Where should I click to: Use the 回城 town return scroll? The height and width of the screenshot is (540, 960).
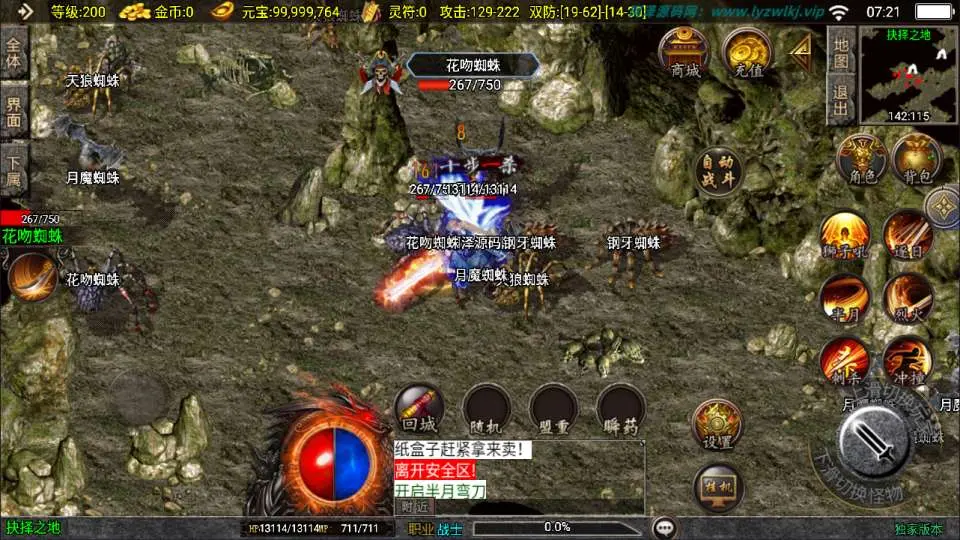[x=419, y=409]
